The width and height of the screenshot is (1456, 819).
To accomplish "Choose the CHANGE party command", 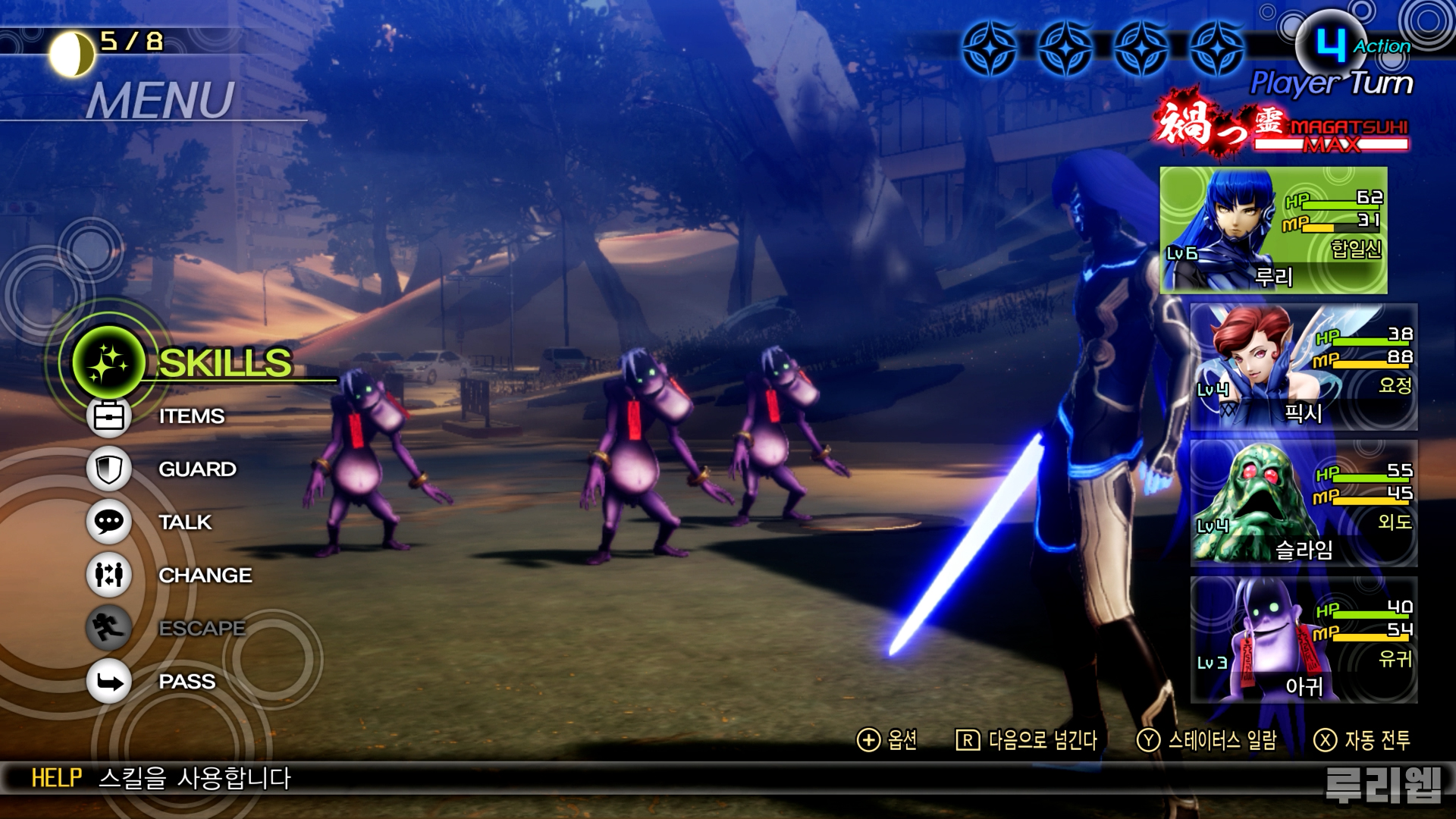I will coord(204,576).
